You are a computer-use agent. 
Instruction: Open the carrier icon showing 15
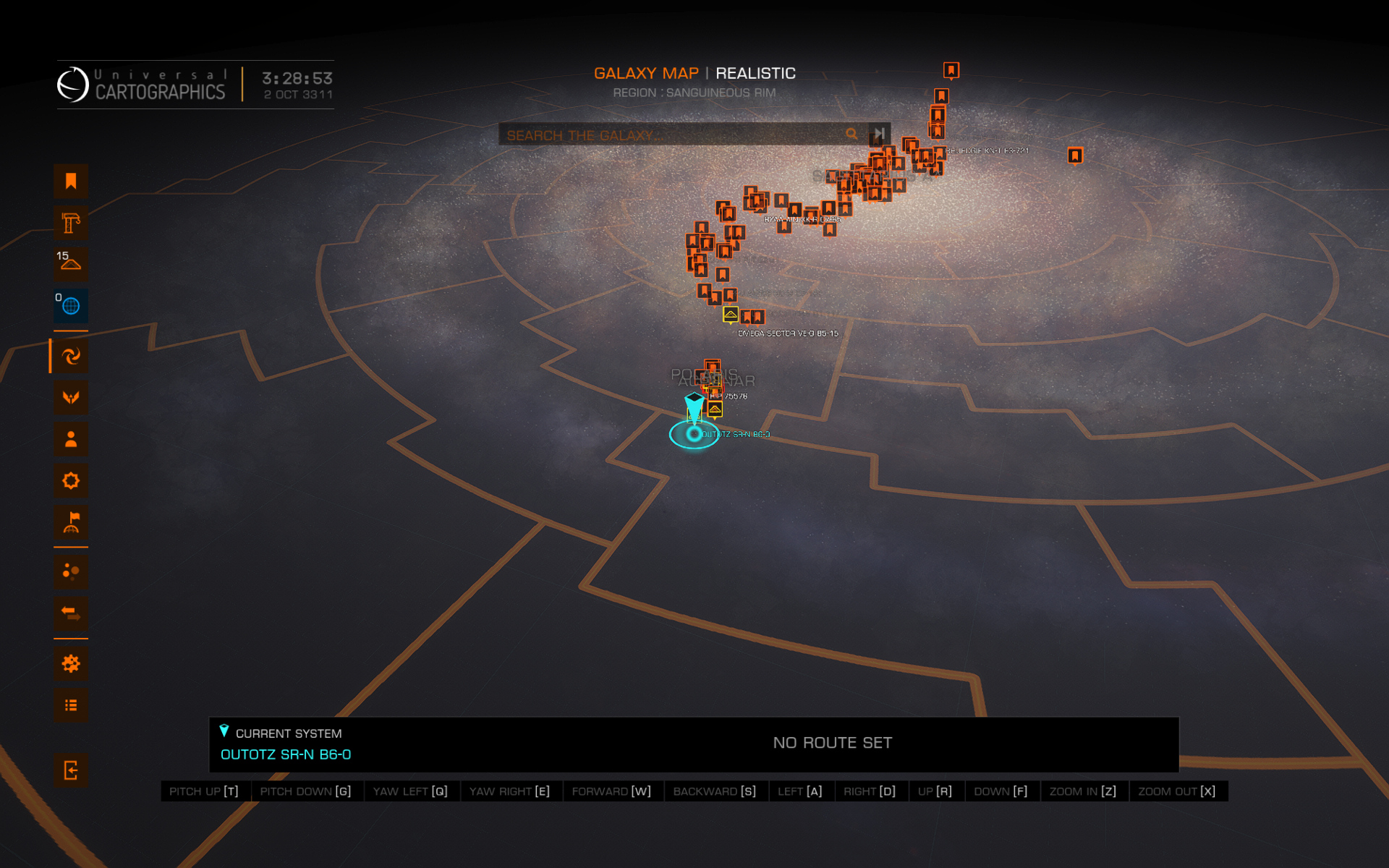[x=71, y=264]
